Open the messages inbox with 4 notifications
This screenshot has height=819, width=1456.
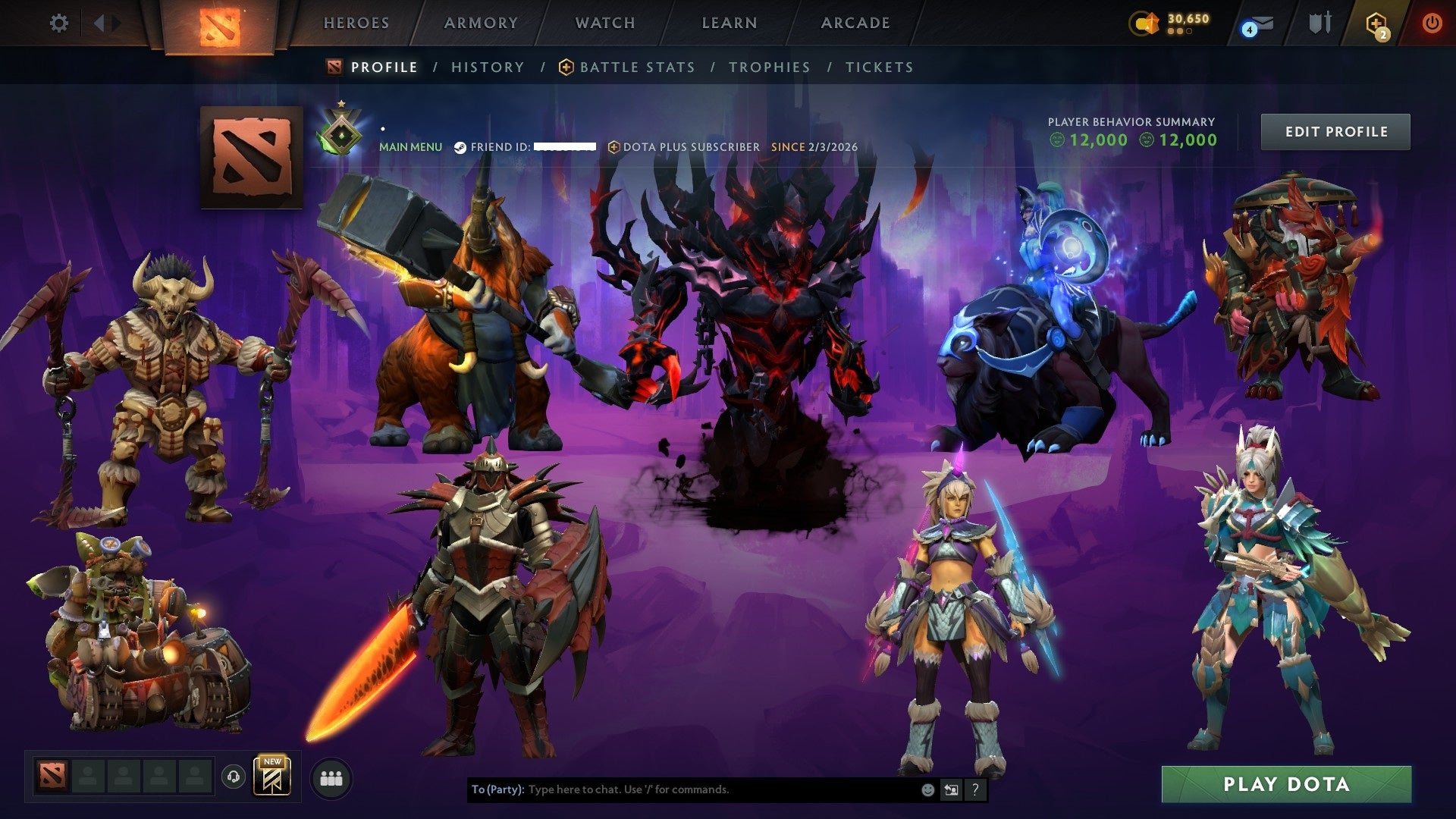pyautogui.click(x=1259, y=24)
